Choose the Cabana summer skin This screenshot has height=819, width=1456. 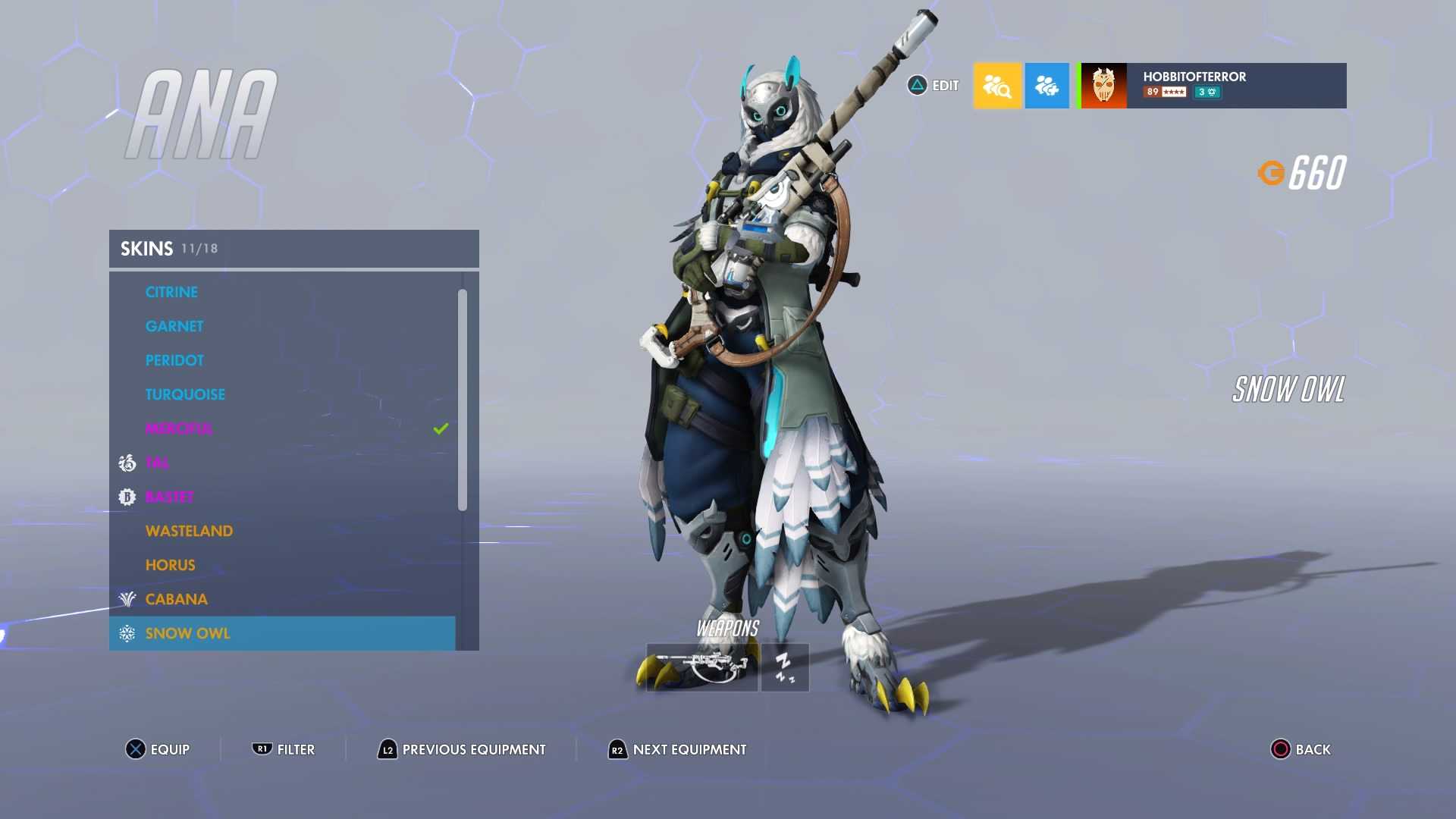[x=176, y=599]
